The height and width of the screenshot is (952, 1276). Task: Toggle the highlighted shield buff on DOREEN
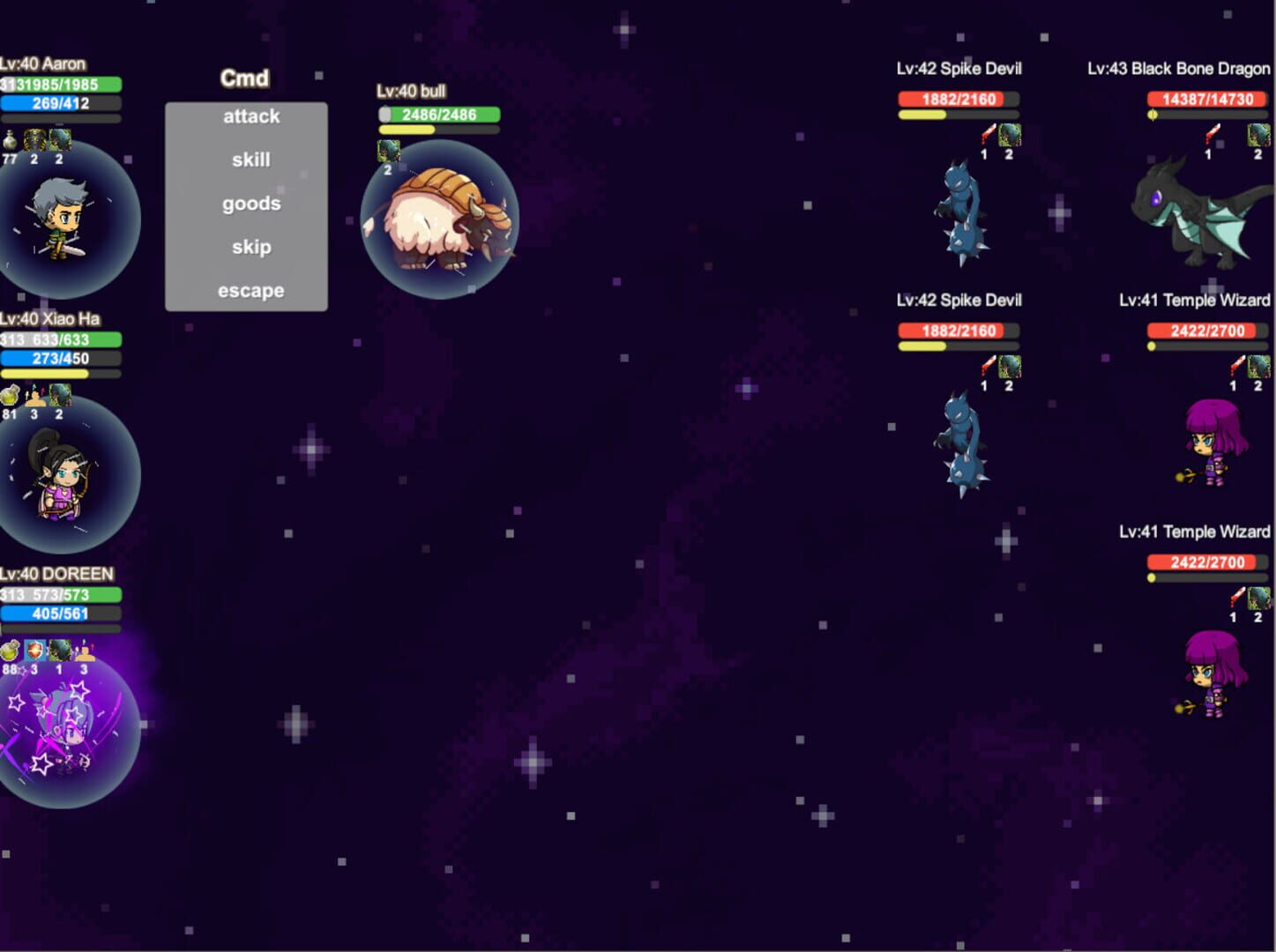click(34, 651)
